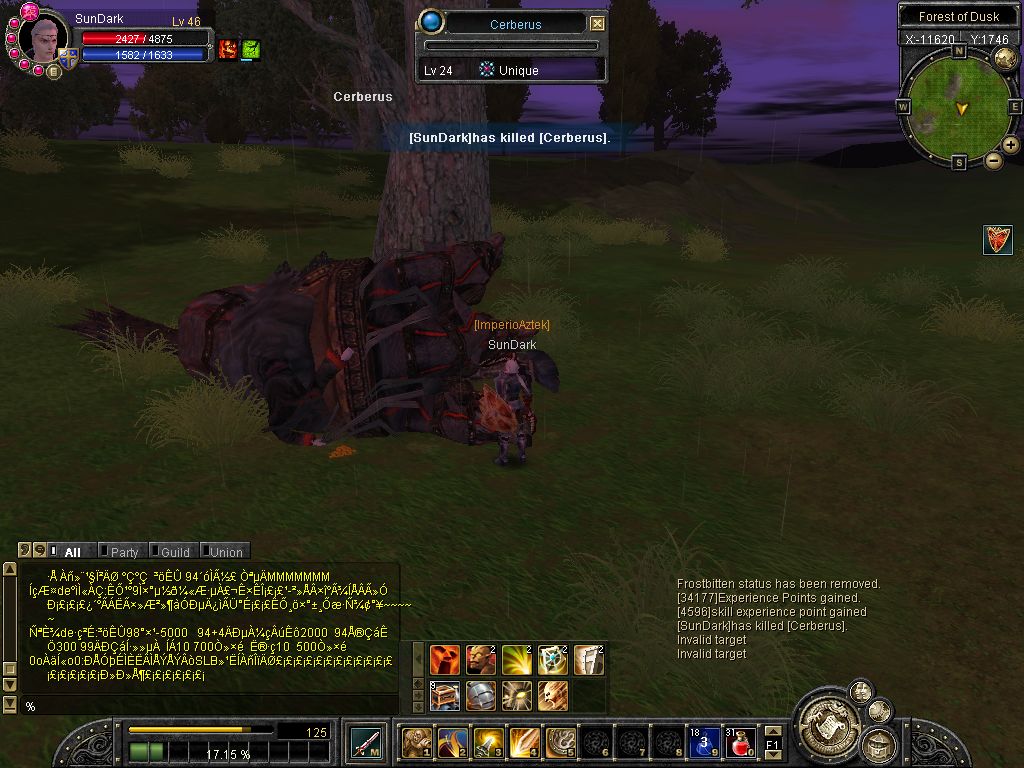The image size is (1024, 768).
Task: Click the SunDark character portrait
Action: pyautogui.click(x=42, y=38)
